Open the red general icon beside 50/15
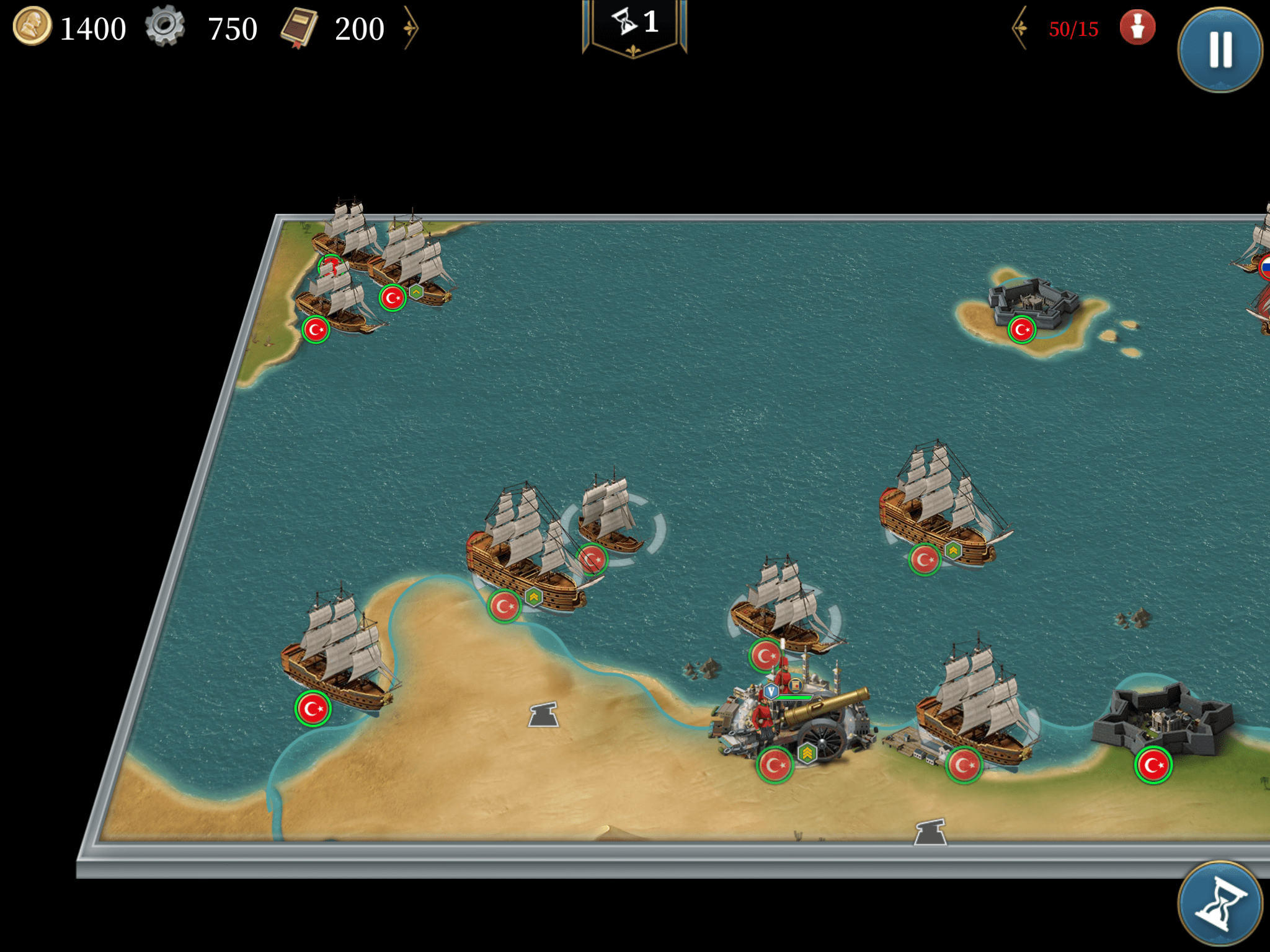1270x952 pixels. 1137,28
